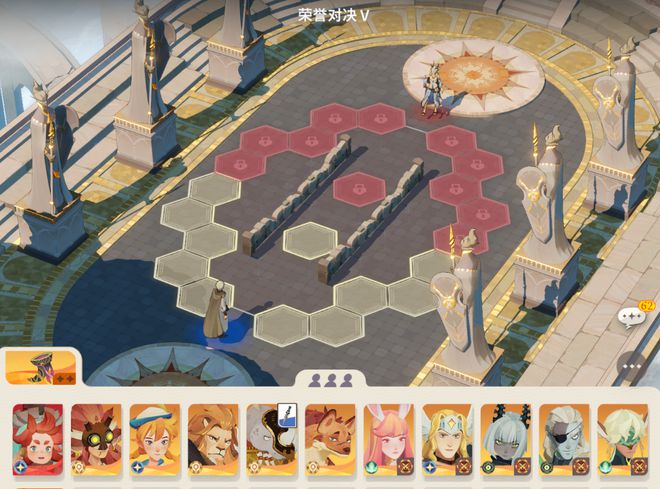Pick the blonde hero with blue cap
The image size is (660, 489).
(154, 437)
